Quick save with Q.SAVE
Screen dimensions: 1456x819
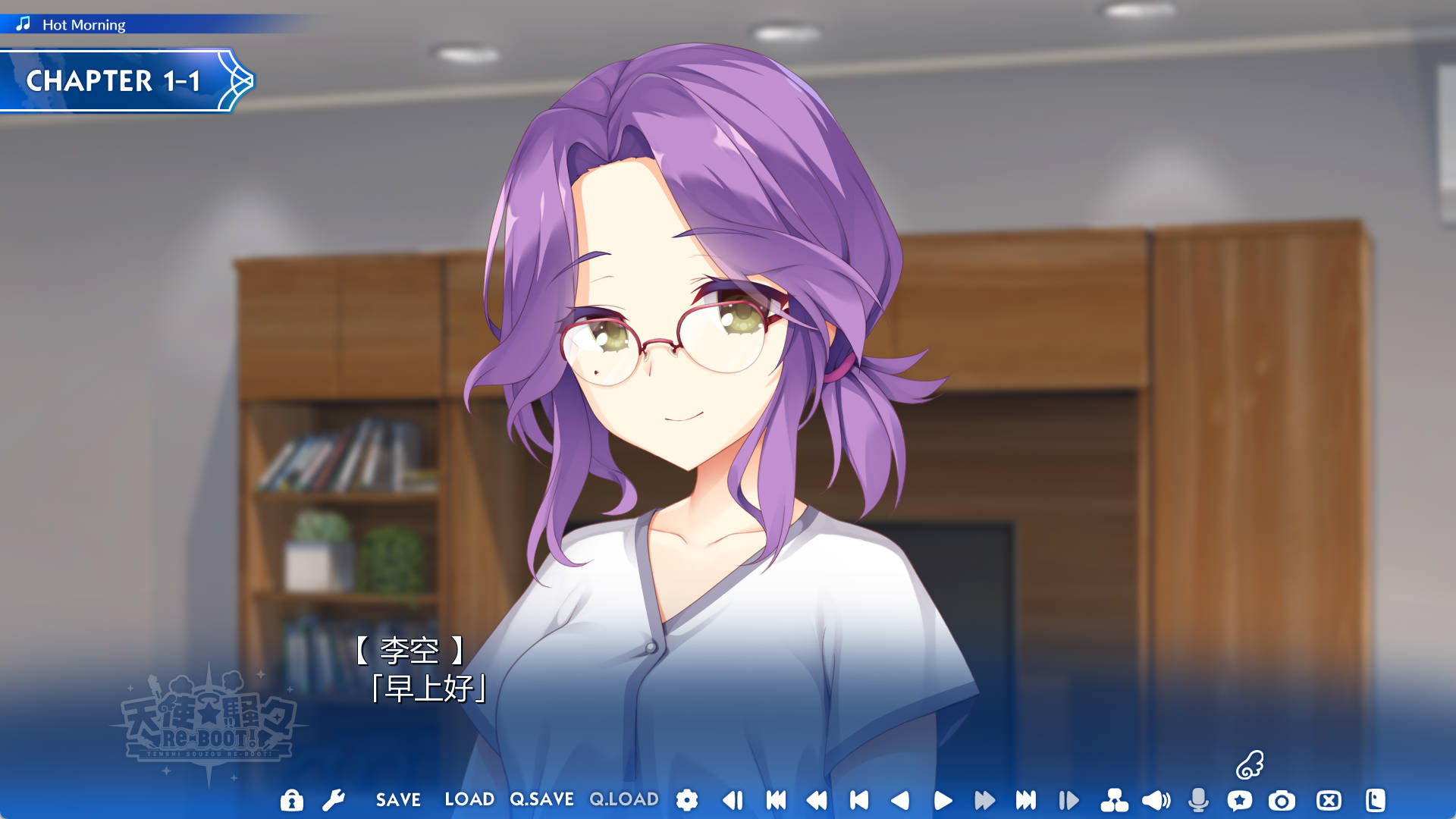click(541, 800)
